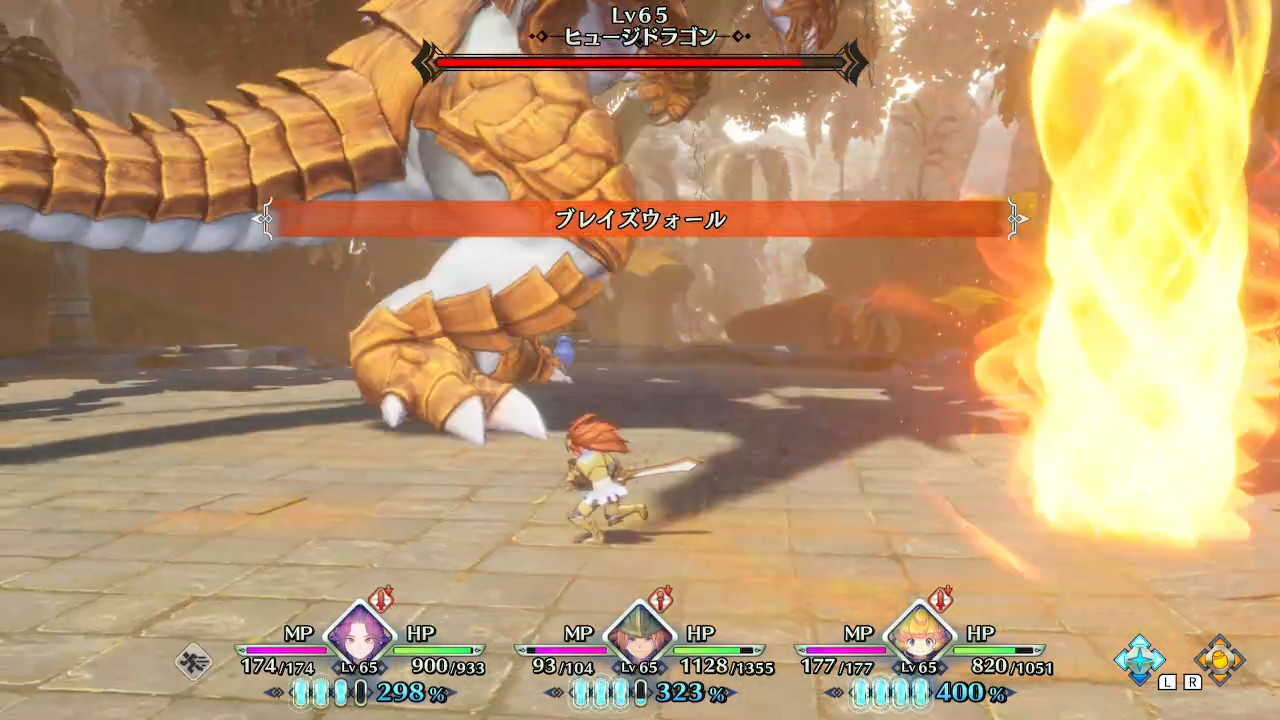The width and height of the screenshot is (1280, 720).
Task: Select the Huge Dragon name label
Action: coord(638,34)
